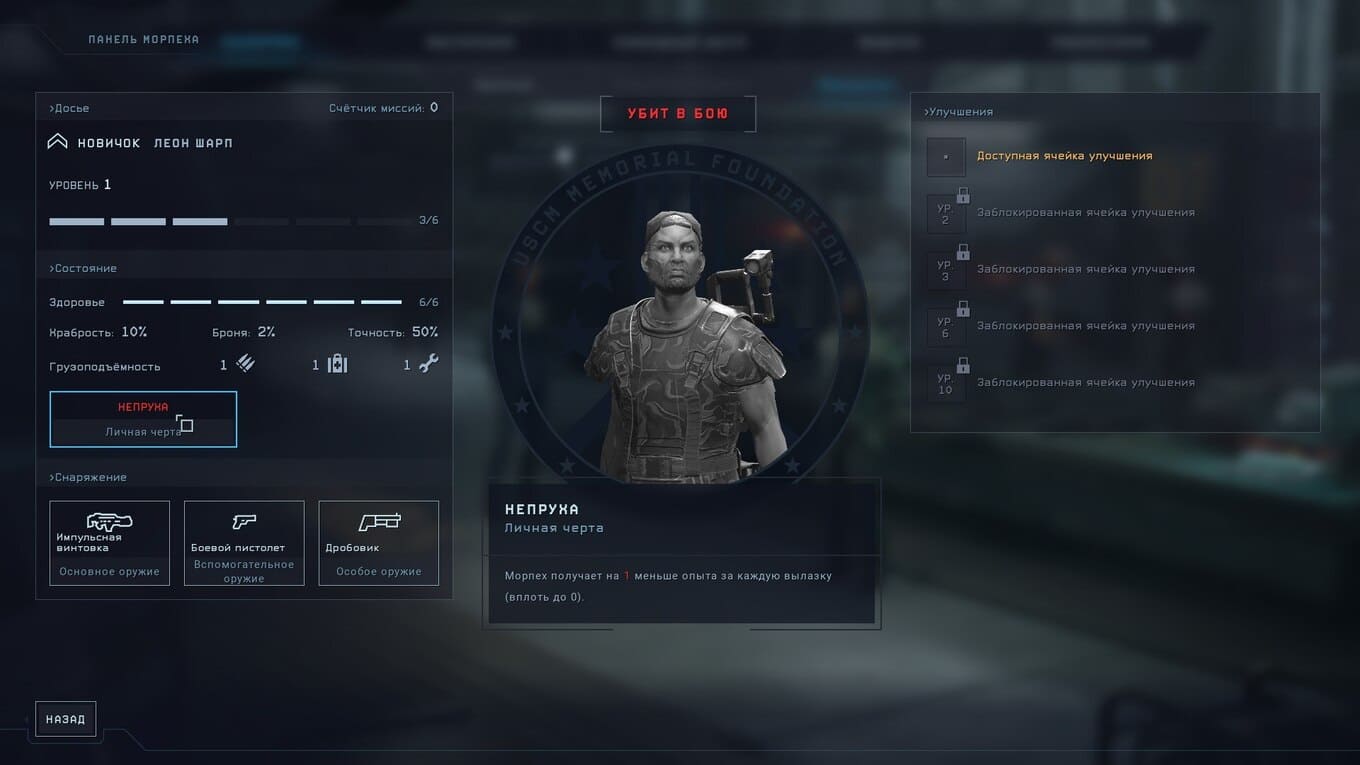Choose the Дробовик special weapon slot
The width and height of the screenshot is (1360, 765).
pyautogui.click(x=379, y=543)
